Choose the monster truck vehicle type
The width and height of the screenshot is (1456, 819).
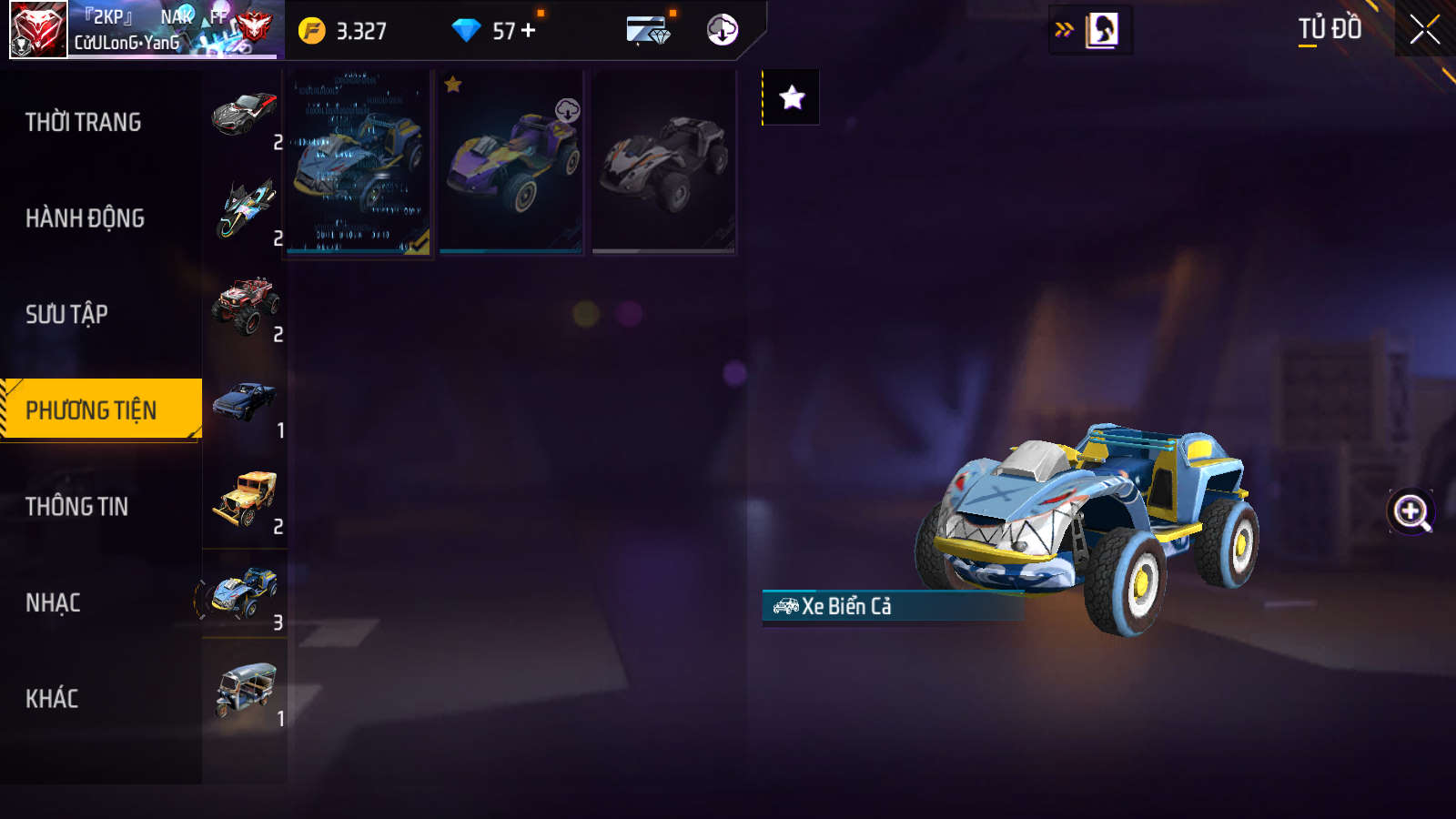244,307
